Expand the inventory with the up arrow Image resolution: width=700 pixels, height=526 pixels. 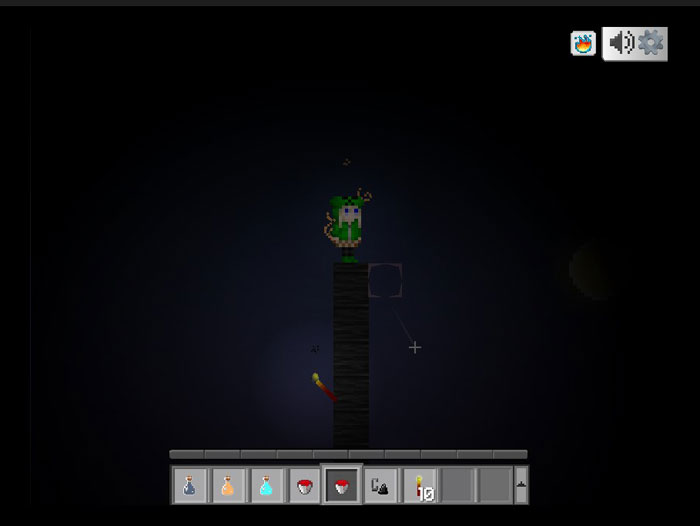pos(520,486)
